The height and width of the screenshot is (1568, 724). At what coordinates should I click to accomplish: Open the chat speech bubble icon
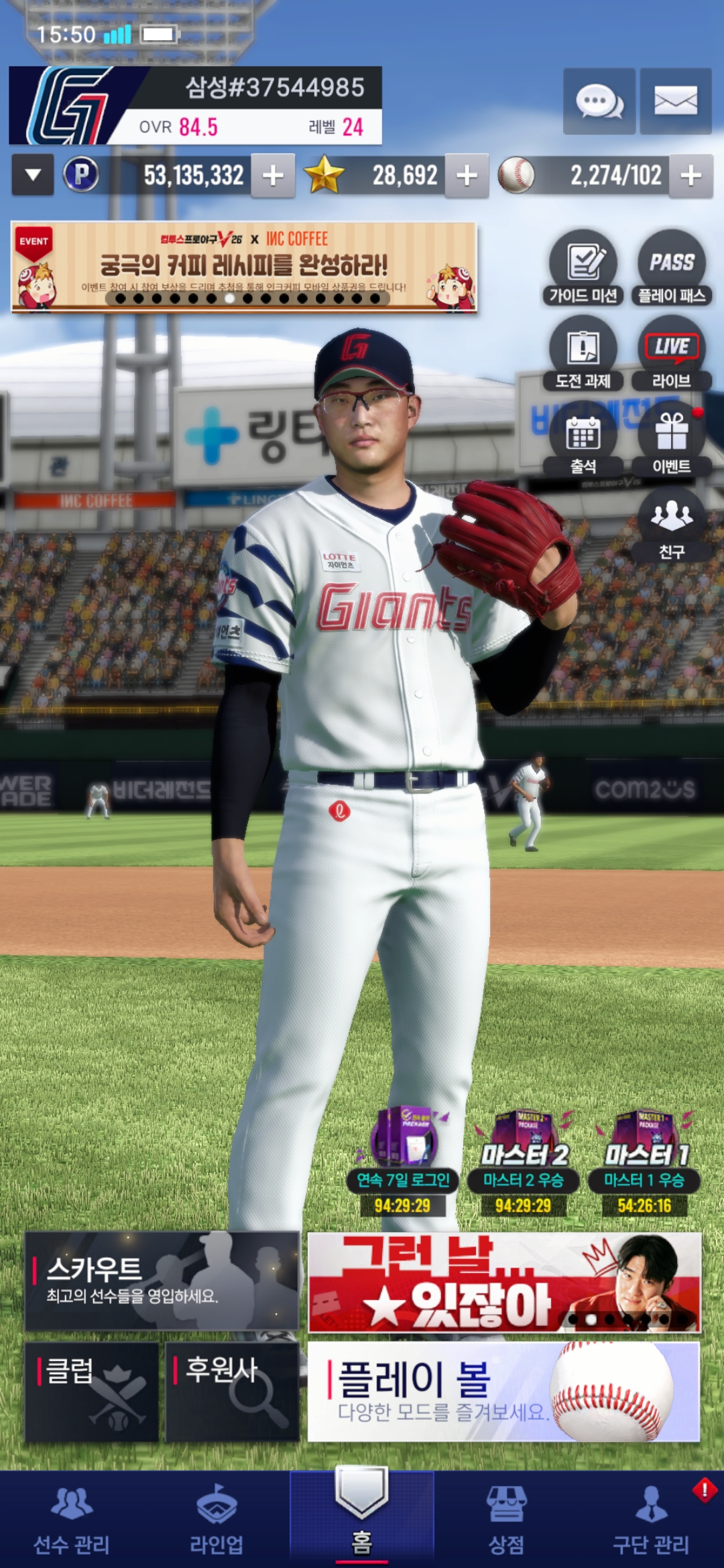(599, 101)
